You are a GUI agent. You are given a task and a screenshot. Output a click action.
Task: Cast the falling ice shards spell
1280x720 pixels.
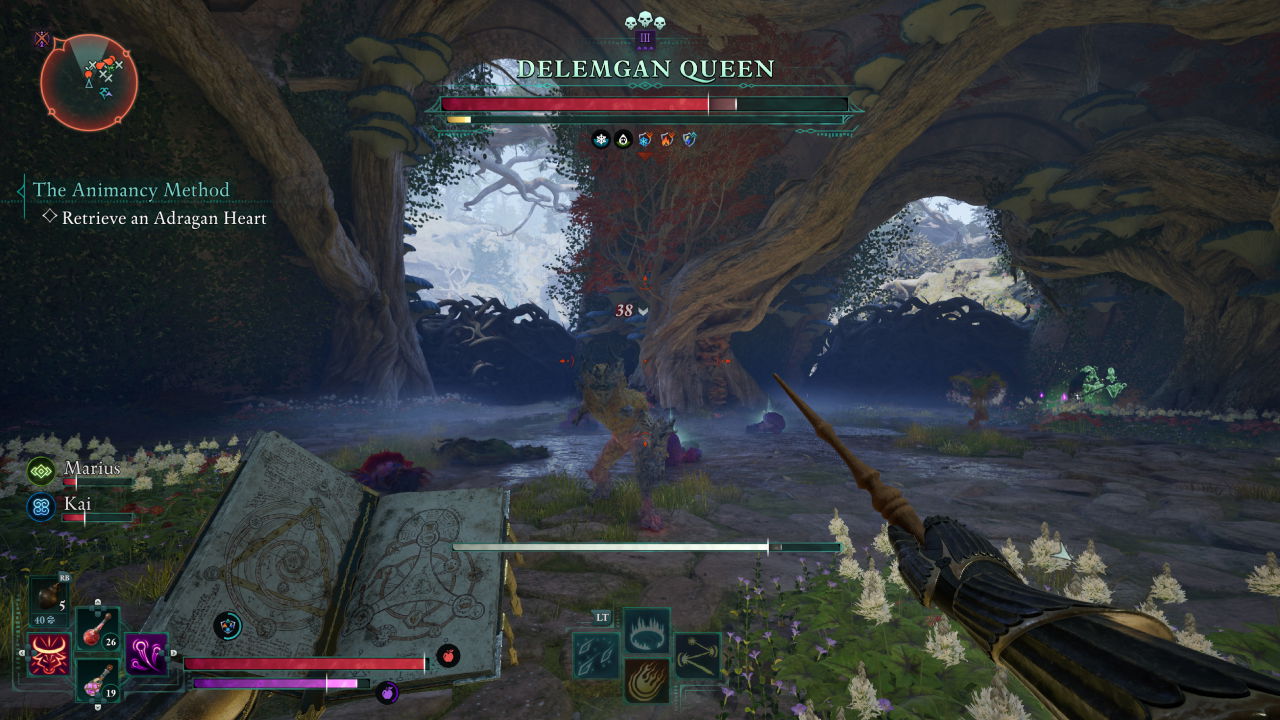tap(596, 655)
